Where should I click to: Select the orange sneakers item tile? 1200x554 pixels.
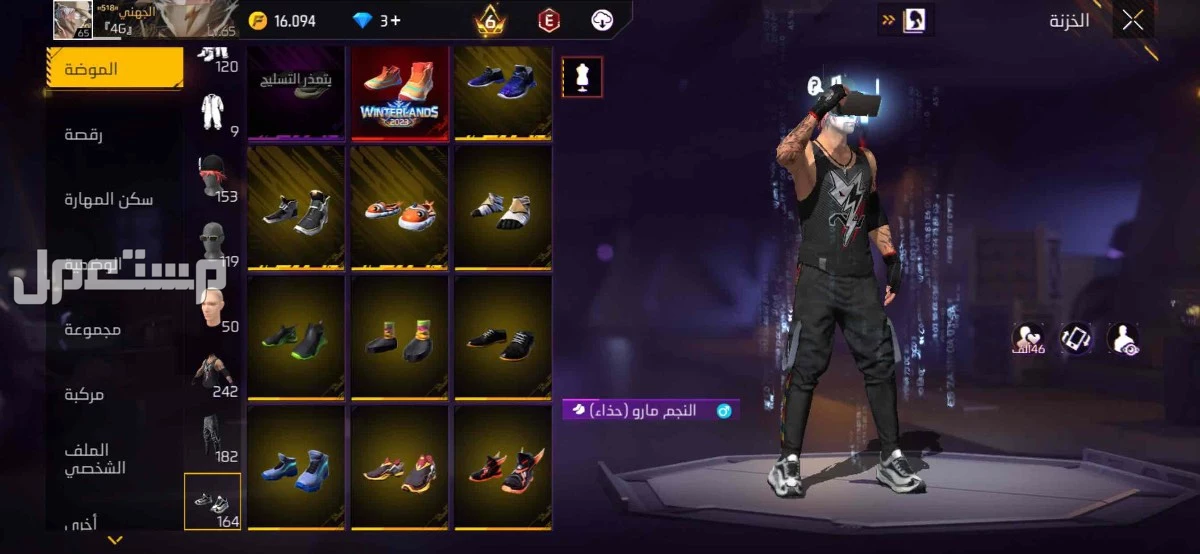coord(399,208)
